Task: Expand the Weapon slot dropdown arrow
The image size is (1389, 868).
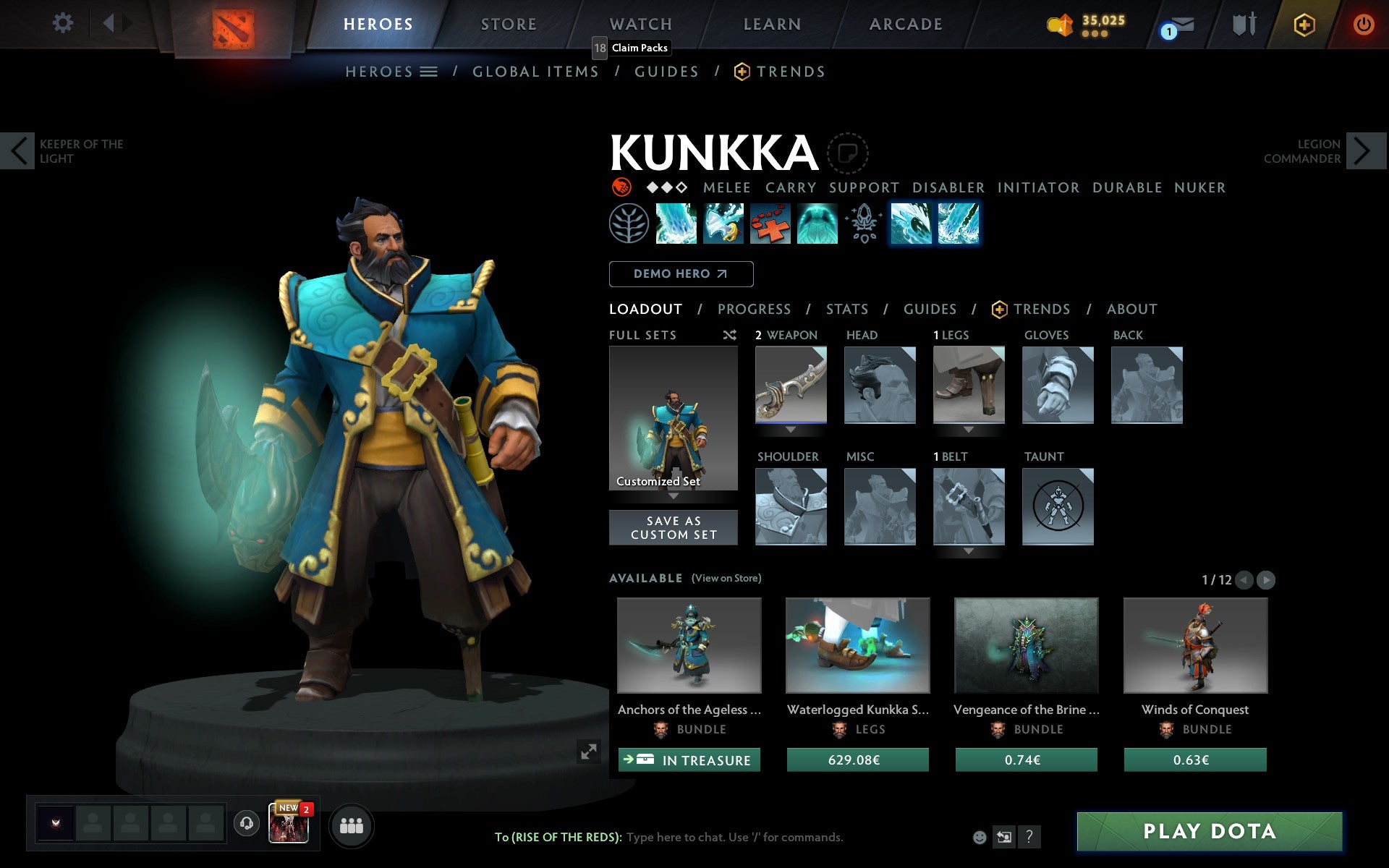Action: tap(790, 430)
